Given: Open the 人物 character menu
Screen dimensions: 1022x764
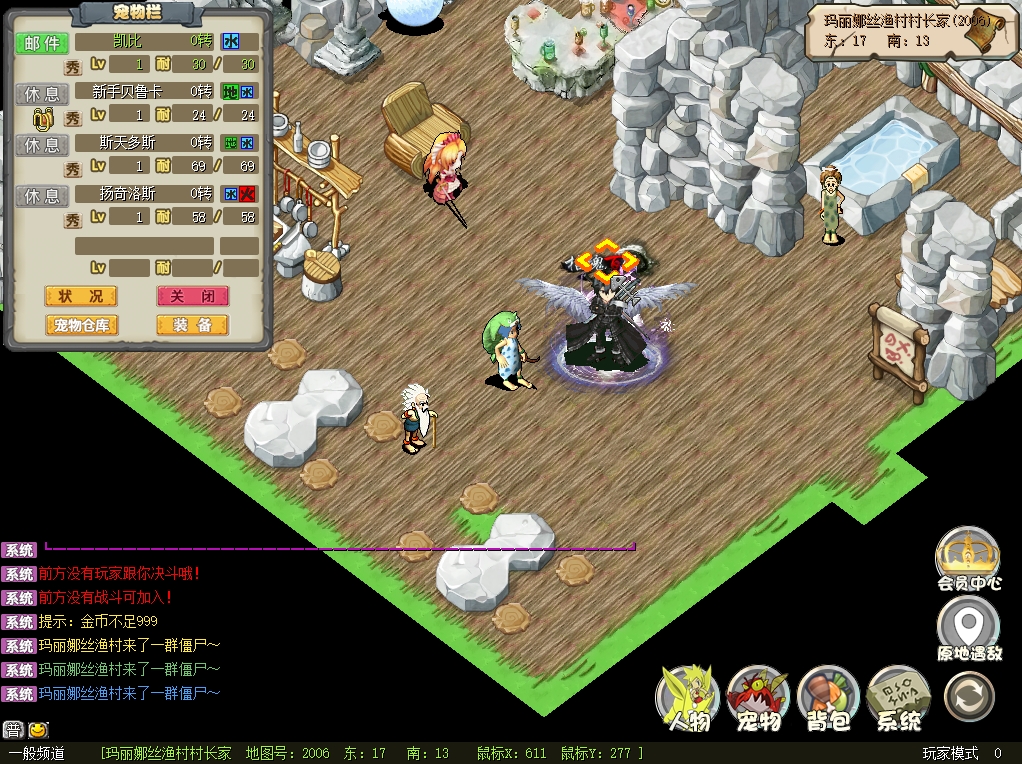Looking at the screenshot, I should (x=688, y=698).
